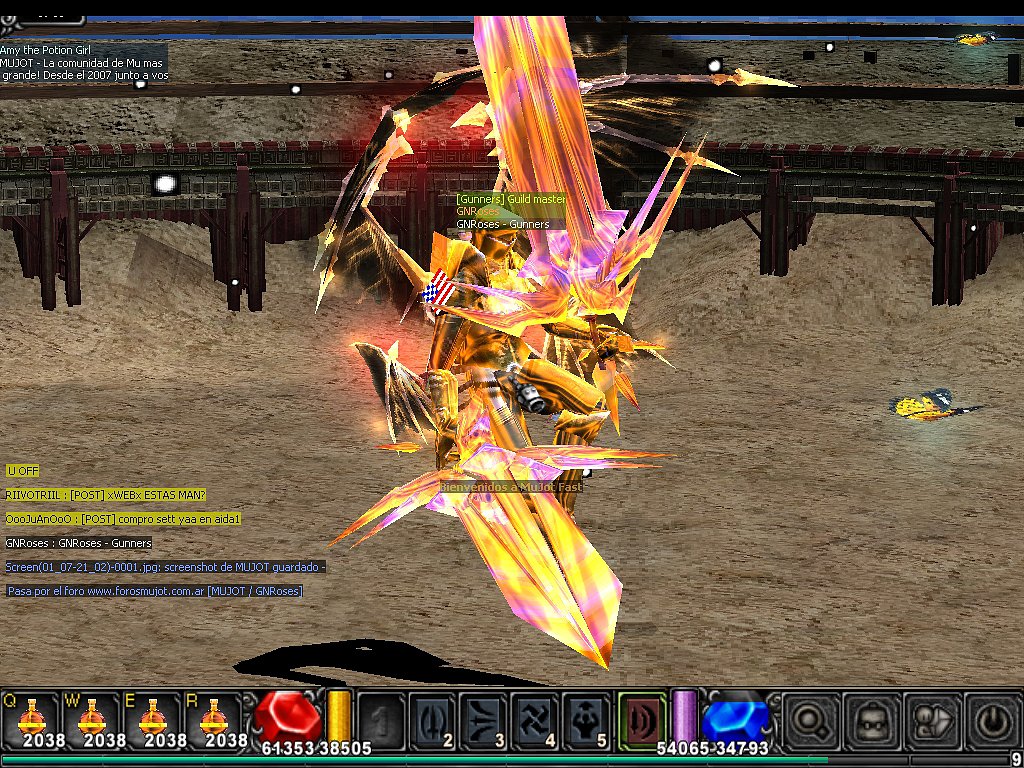
Task: Activate the swirl skill in slot 4
Action: pyautogui.click(x=535, y=718)
